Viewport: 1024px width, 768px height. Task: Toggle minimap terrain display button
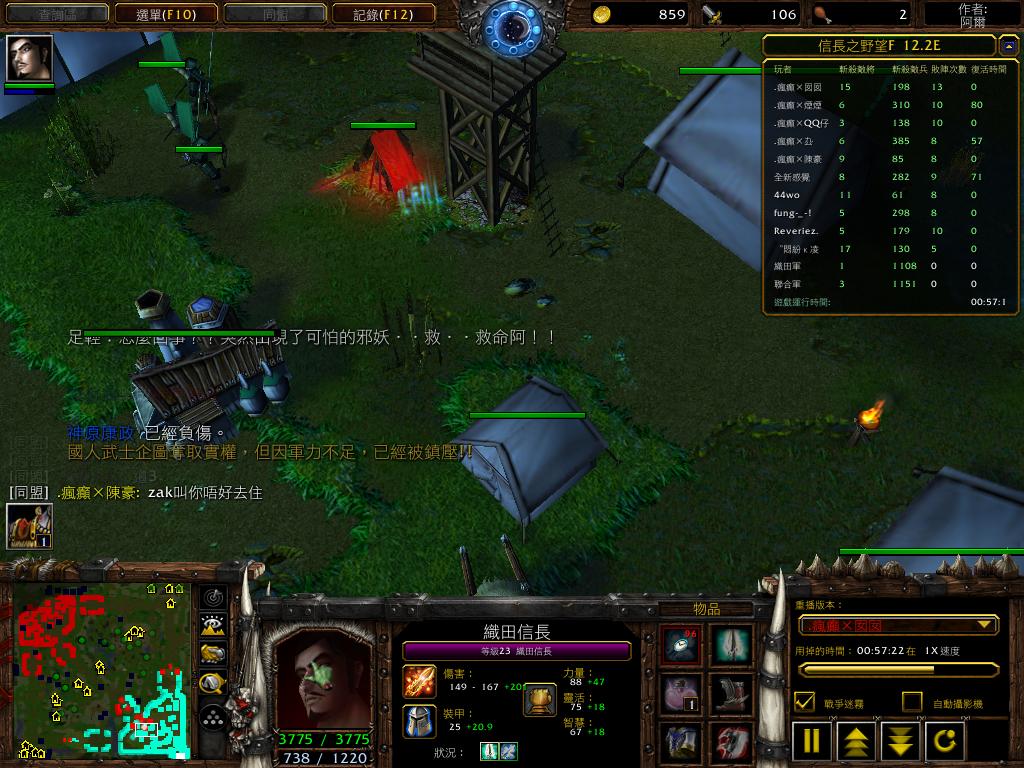(x=213, y=626)
